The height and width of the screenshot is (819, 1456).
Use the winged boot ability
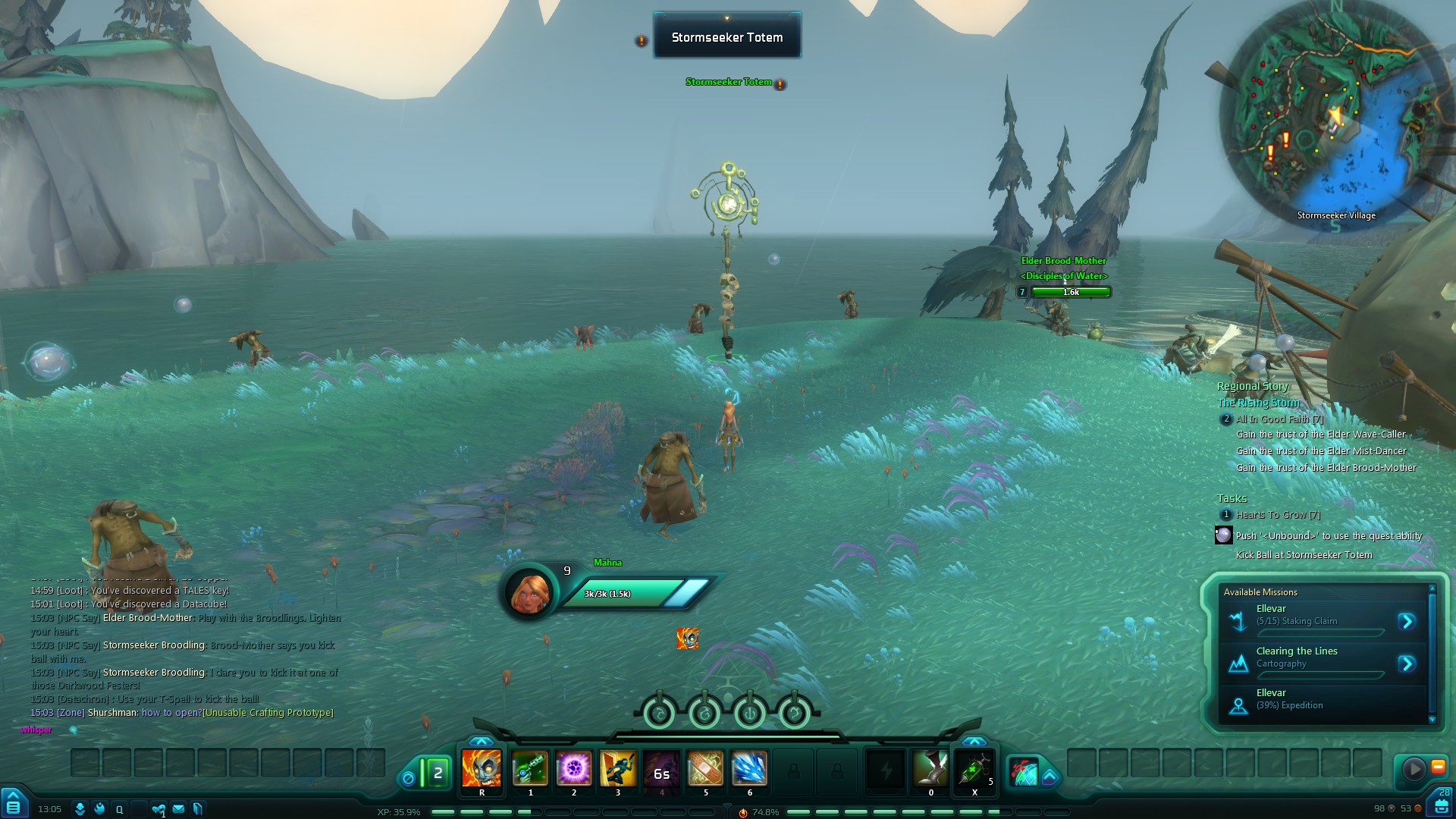(x=930, y=769)
